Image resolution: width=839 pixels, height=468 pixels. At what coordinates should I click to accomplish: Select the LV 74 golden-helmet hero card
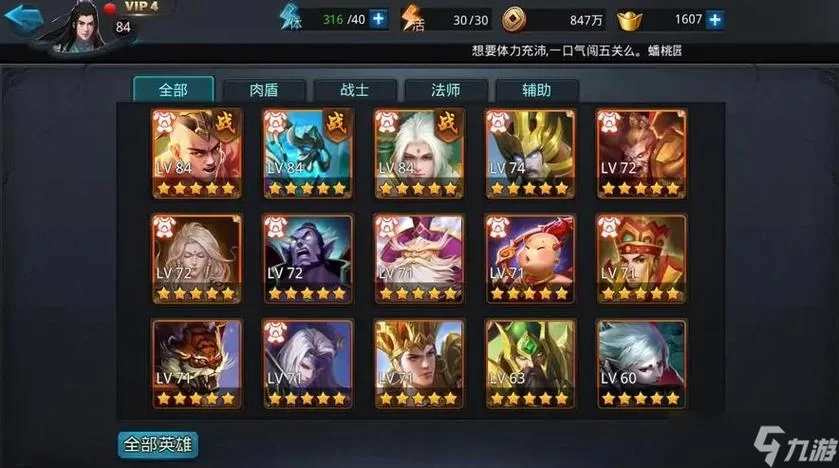529,153
